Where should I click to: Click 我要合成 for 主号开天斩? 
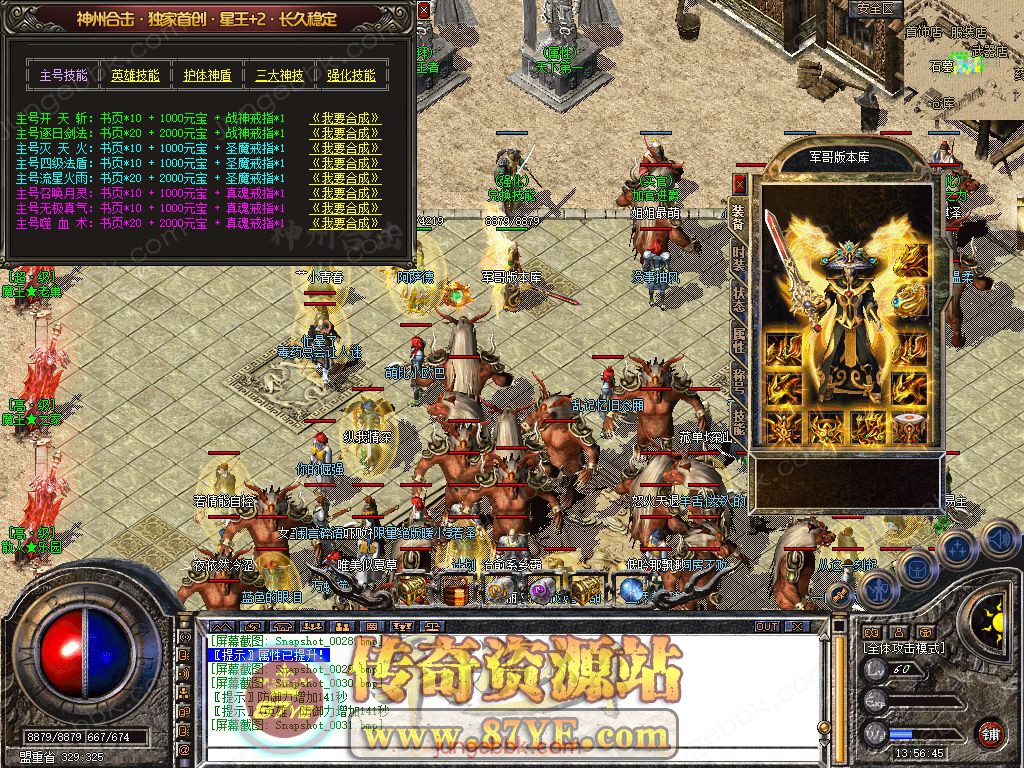(x=345, y=118)
